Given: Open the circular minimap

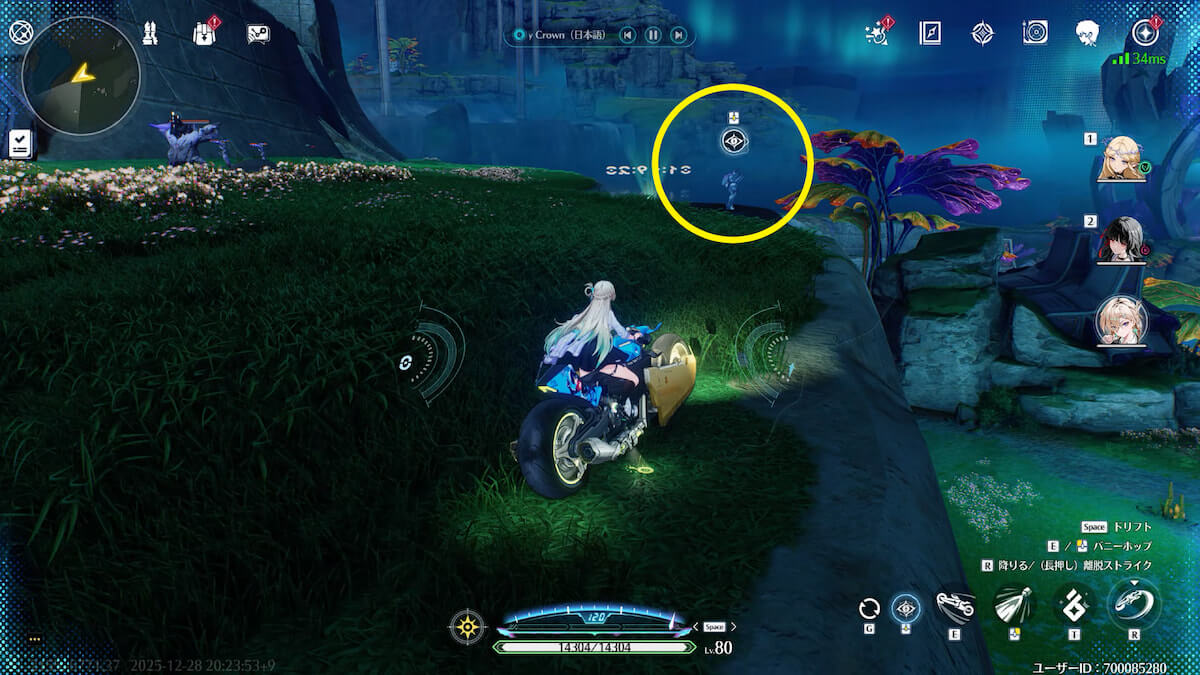Looking at the screenshot, I should coord(80,76).
